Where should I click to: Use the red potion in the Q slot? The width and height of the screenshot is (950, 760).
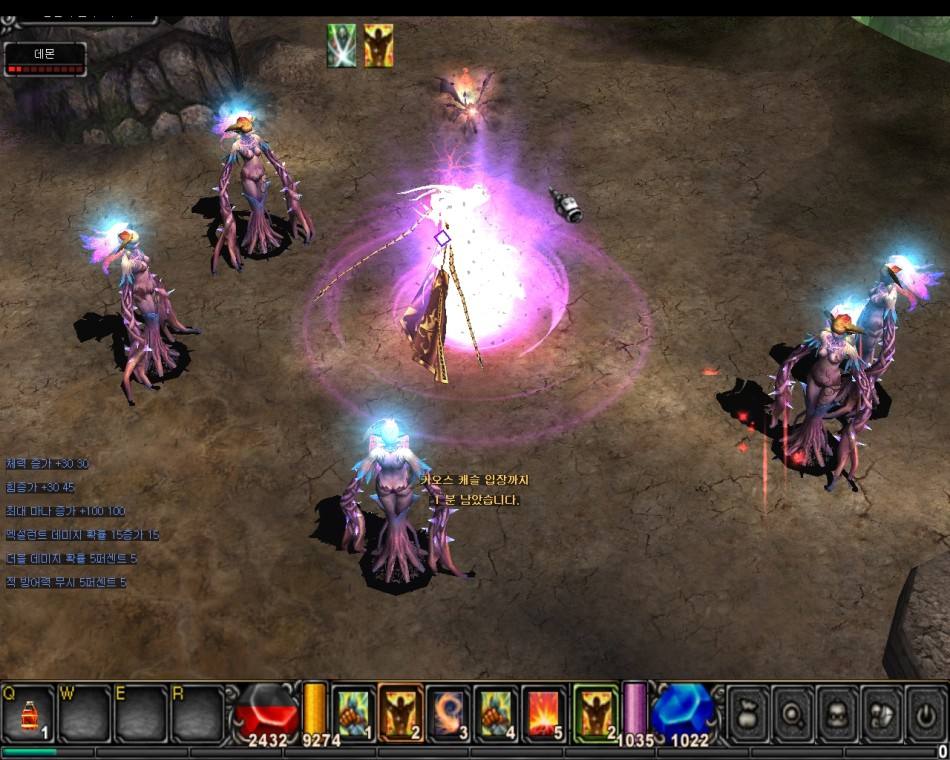tap(28, 714)
